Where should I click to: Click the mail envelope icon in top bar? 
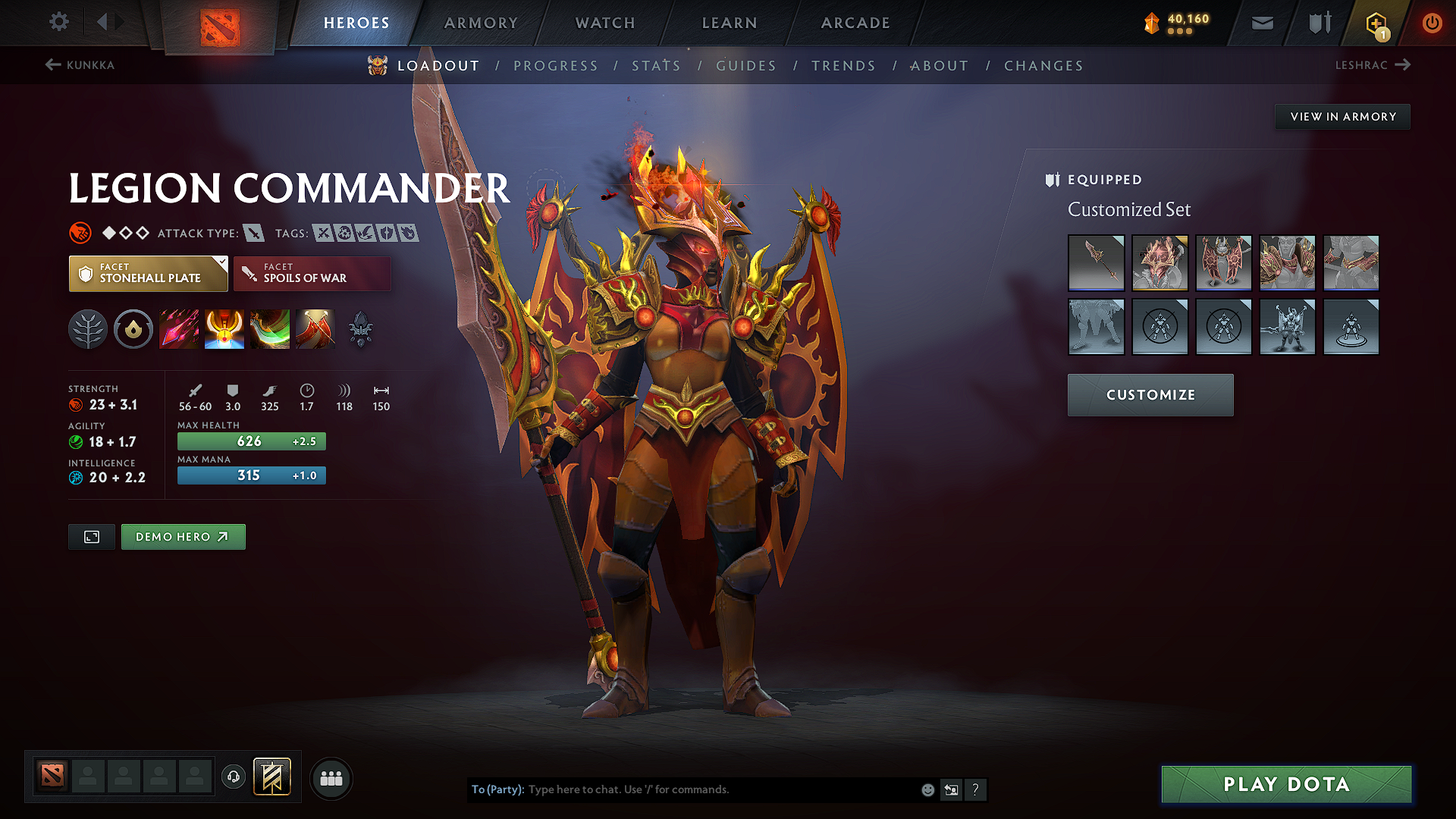tap(1261, 23)
